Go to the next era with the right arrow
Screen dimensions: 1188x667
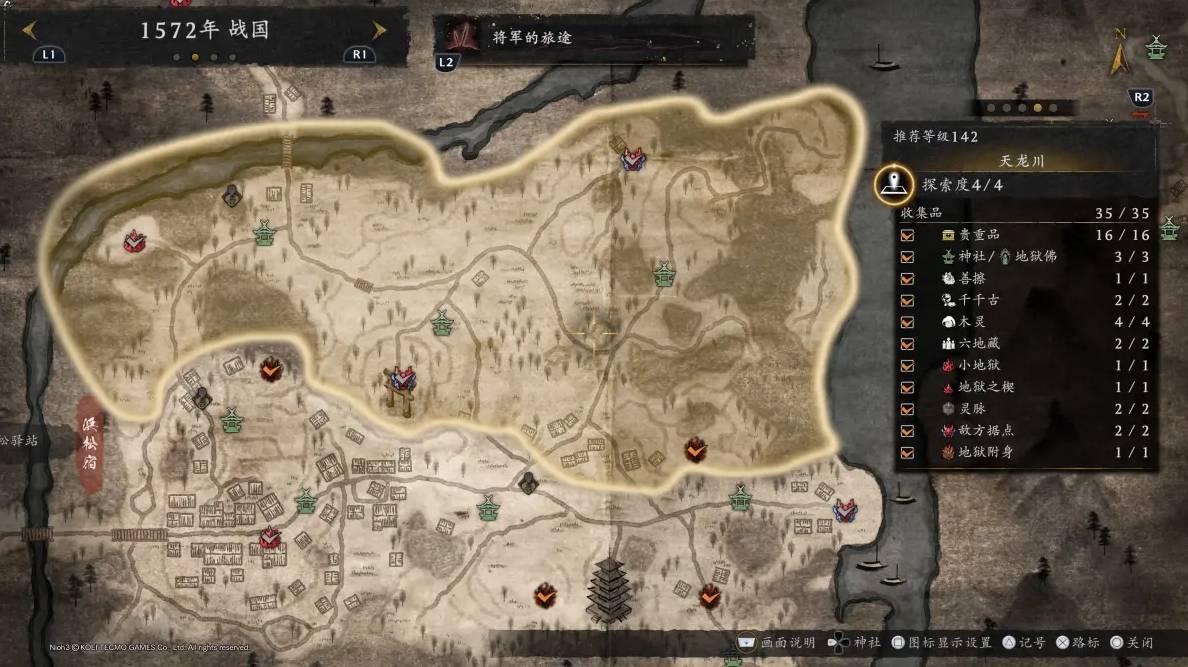pyautogui.click(x=379, y=30)
